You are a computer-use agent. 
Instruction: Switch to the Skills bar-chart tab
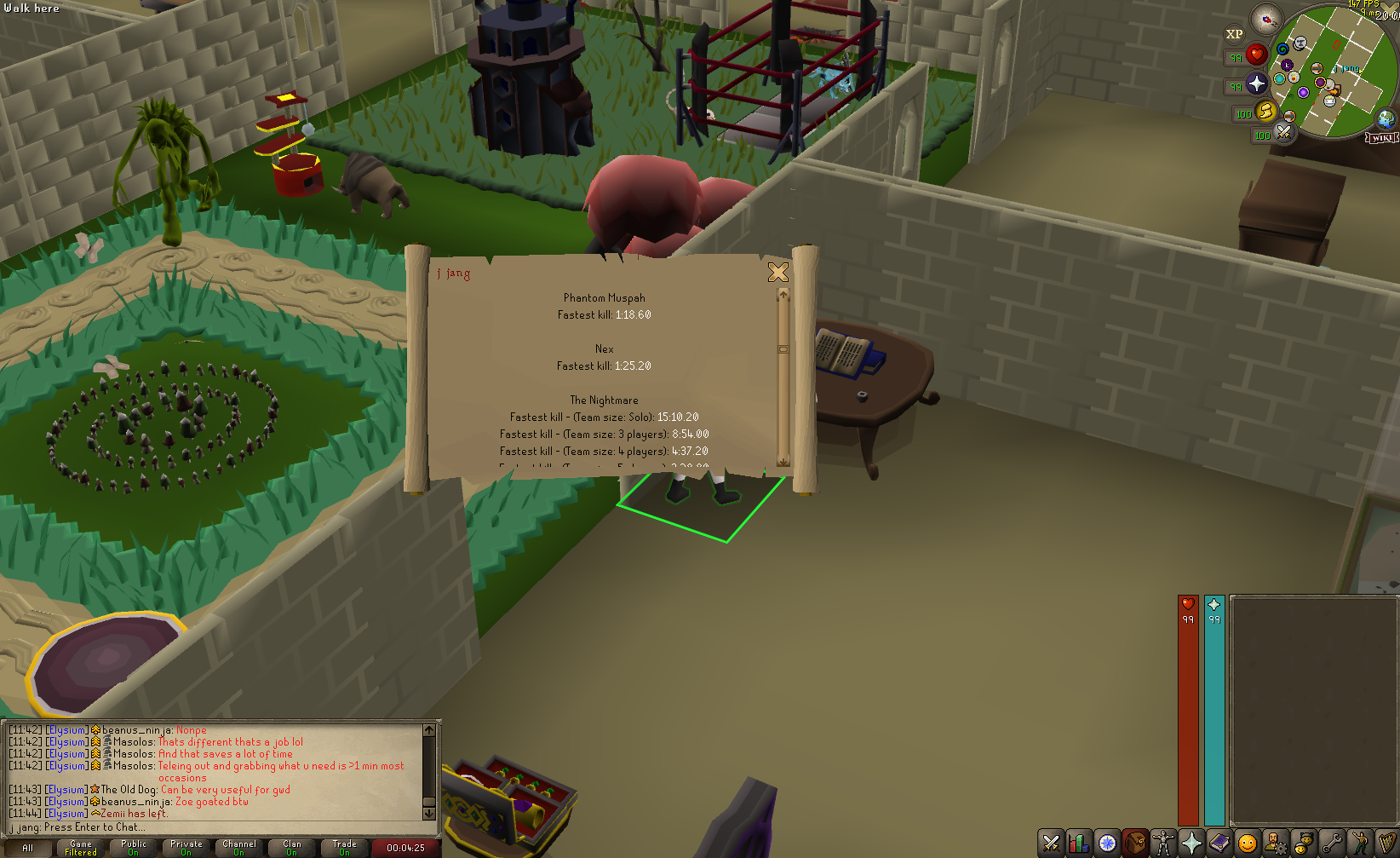pos(1079,843)
